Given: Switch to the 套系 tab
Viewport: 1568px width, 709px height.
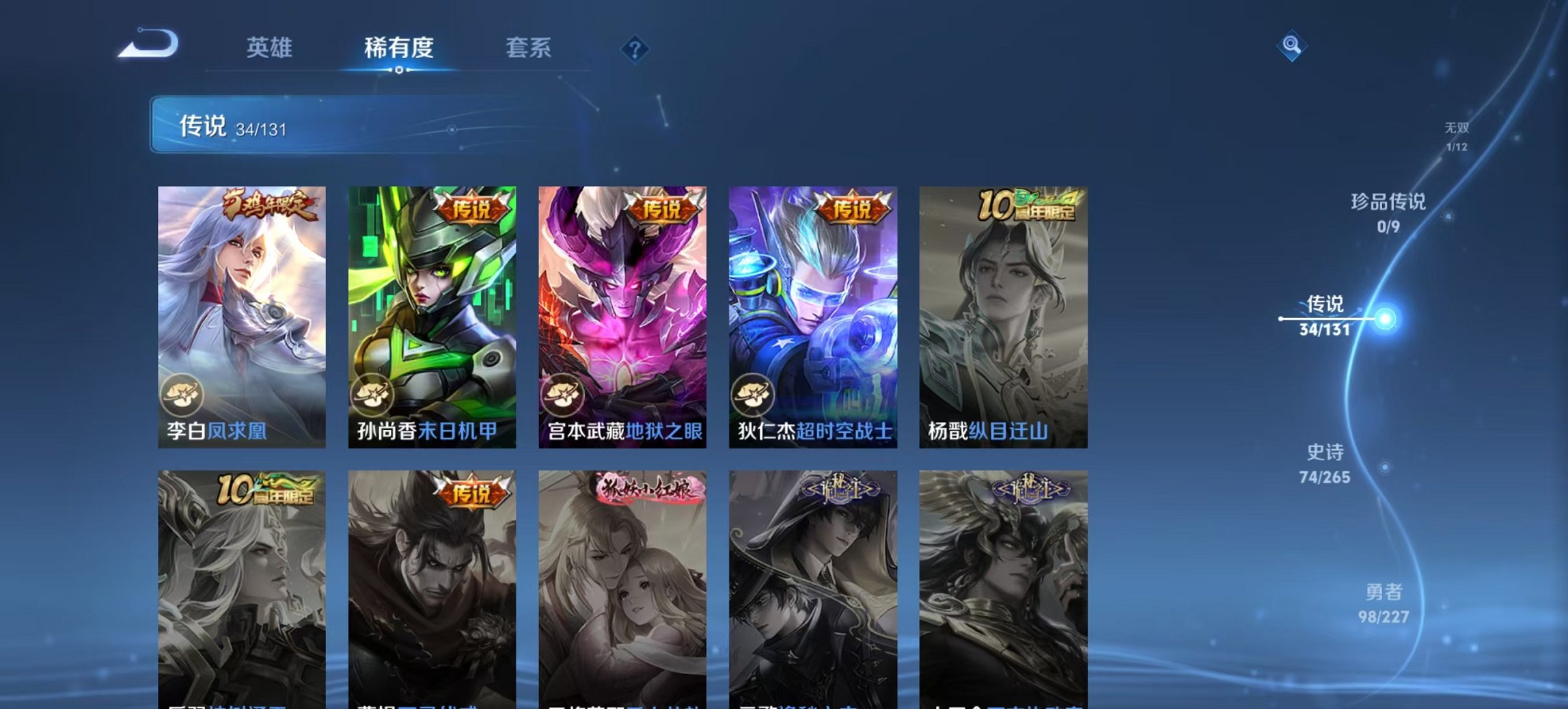Looking at the screenshot, I should click(529, 49).
